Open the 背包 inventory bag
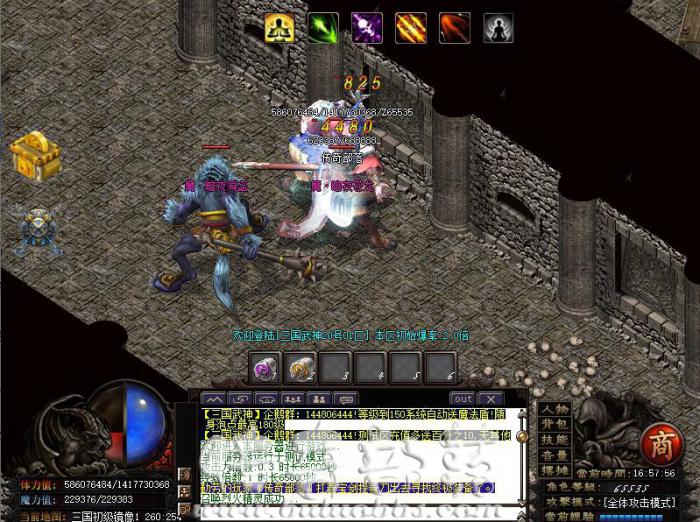The height and width of the screenshot is (522, 700). (555, 424)
